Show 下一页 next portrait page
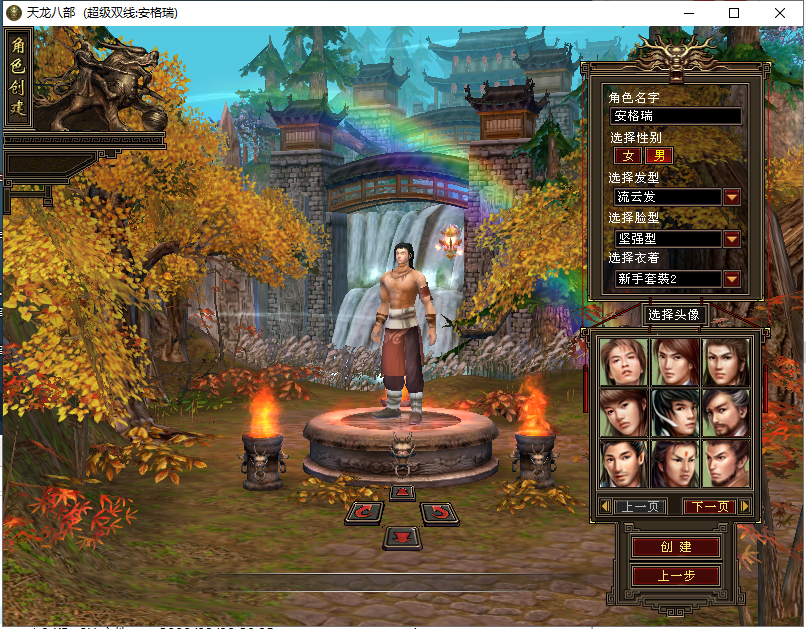Screen dimensions: 806x629 (x=709, y=507)
